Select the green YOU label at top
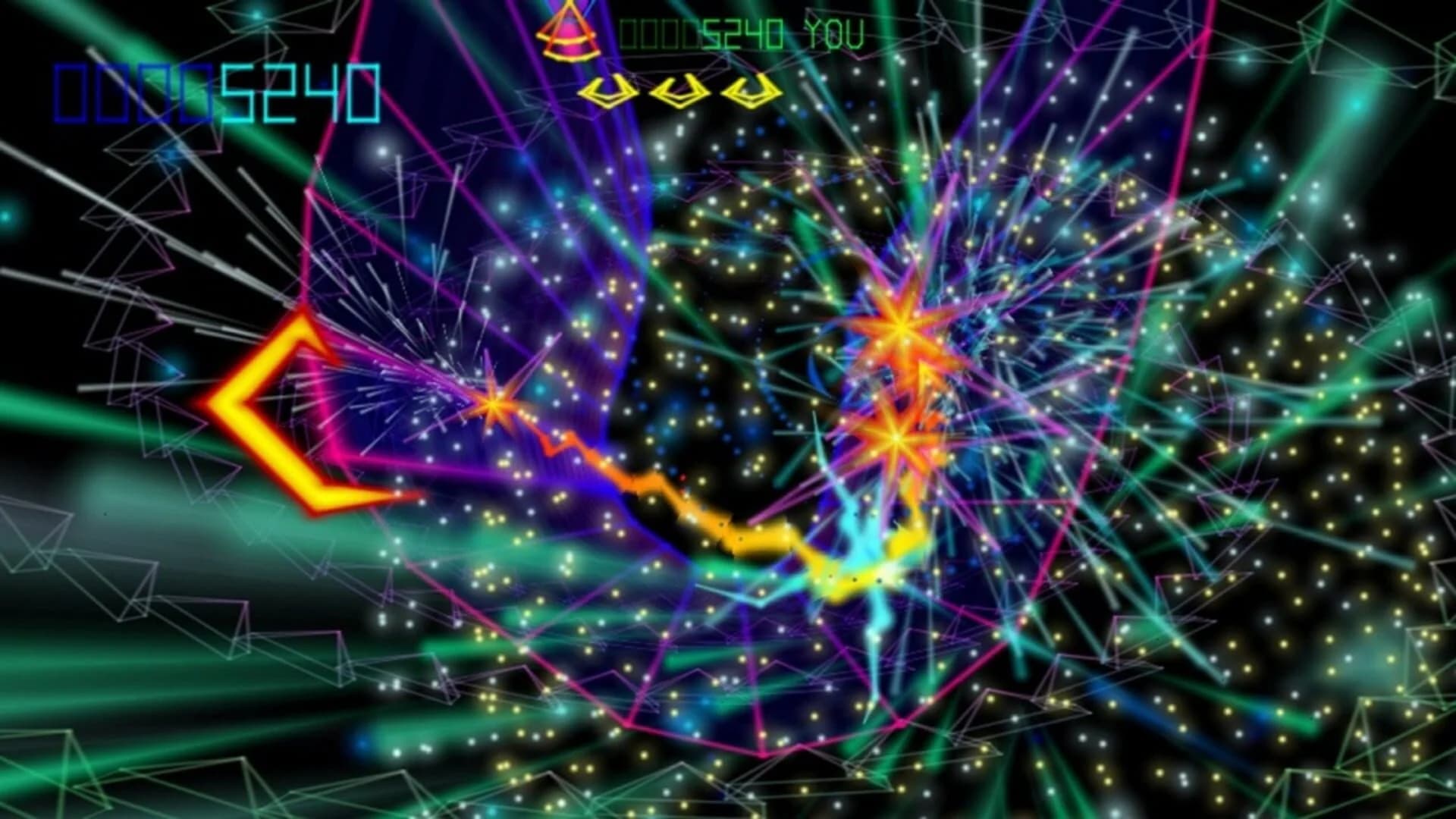 coord(834,32)
